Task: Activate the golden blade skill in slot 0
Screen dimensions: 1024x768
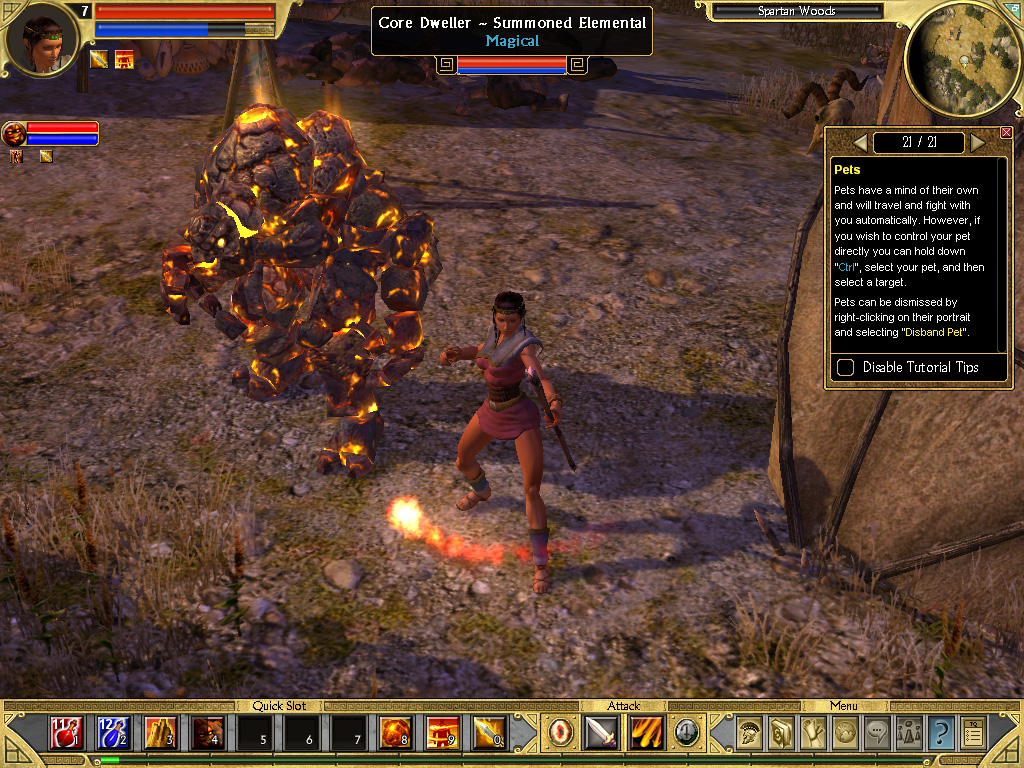Action: 489,733
